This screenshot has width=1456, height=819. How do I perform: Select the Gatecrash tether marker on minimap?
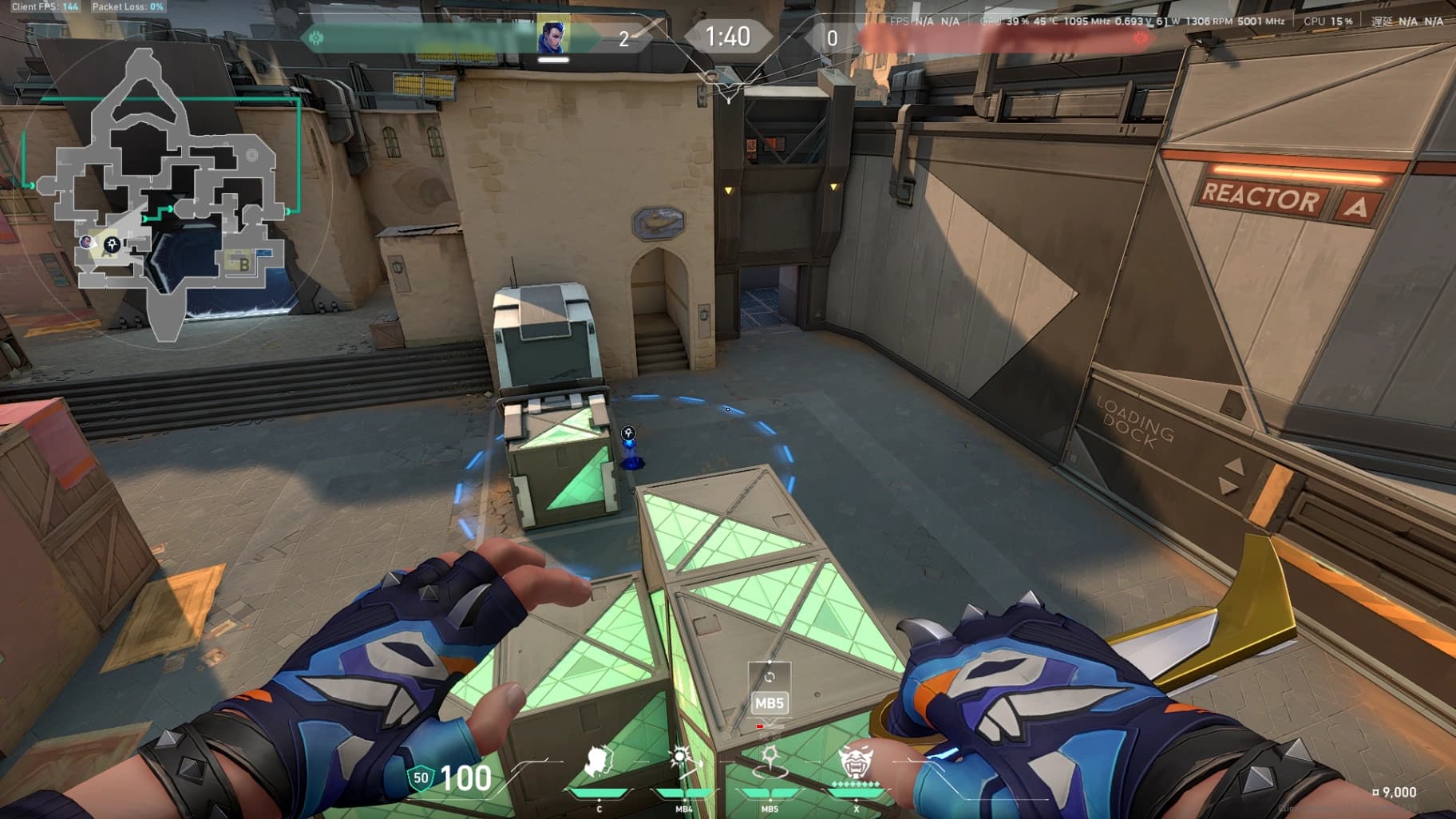(x=113, y=245)
